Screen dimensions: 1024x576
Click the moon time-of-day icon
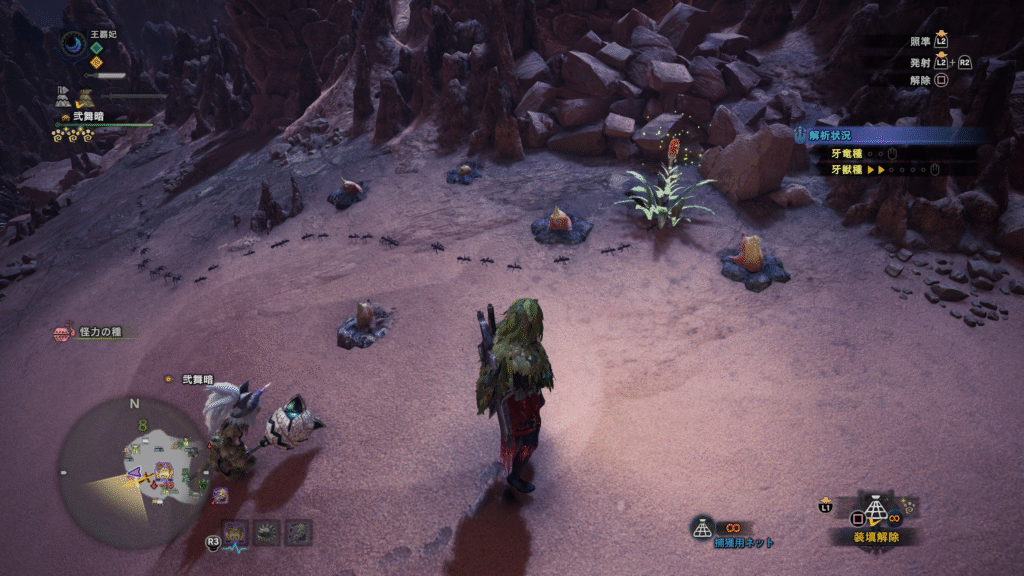[73, 43]
